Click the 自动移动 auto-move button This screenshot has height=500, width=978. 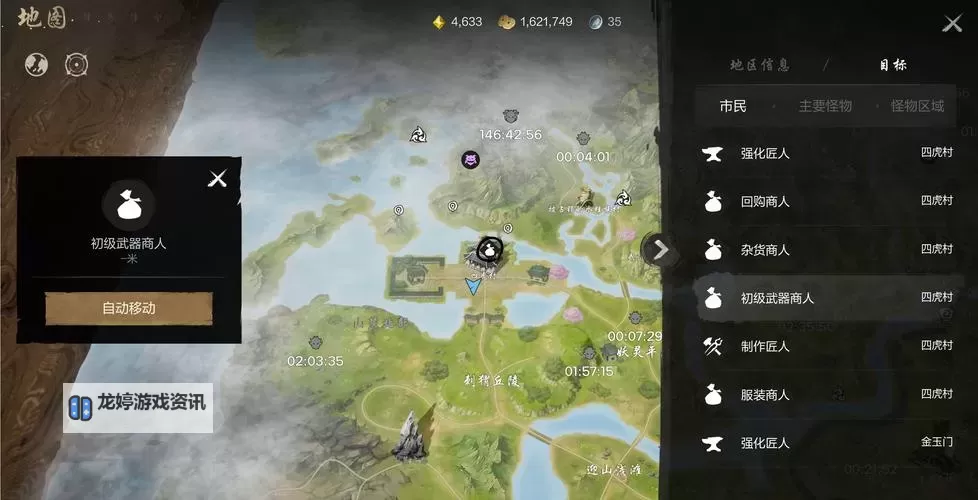[x=129, y=308]
